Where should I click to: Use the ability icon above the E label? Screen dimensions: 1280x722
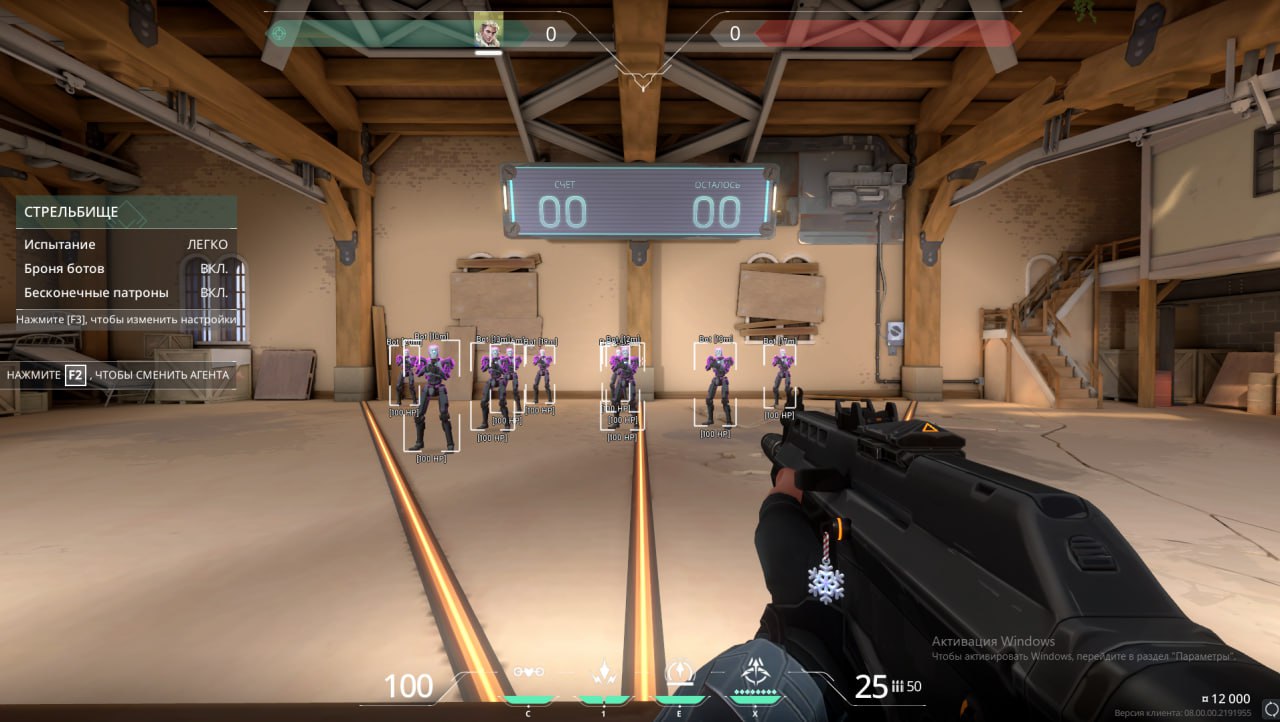(x=680, y=671)
